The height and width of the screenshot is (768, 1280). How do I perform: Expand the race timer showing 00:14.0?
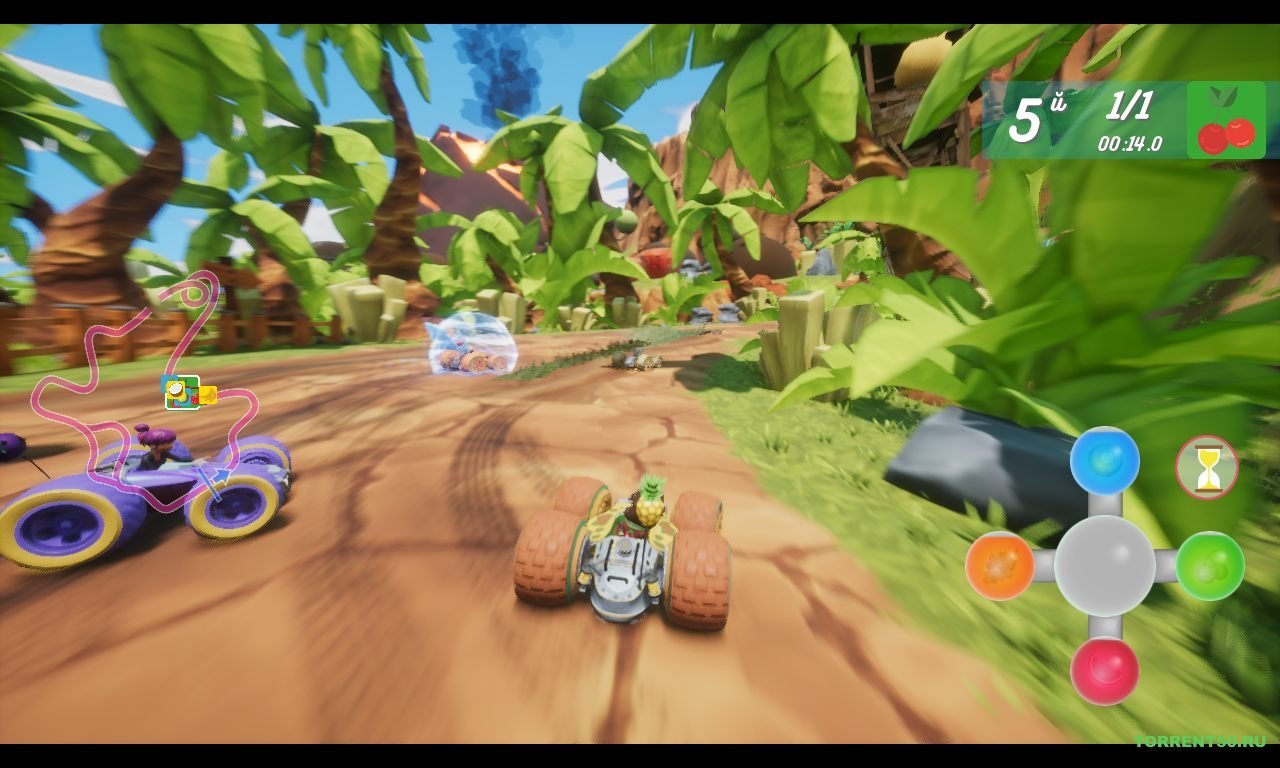click(1130, 143)
